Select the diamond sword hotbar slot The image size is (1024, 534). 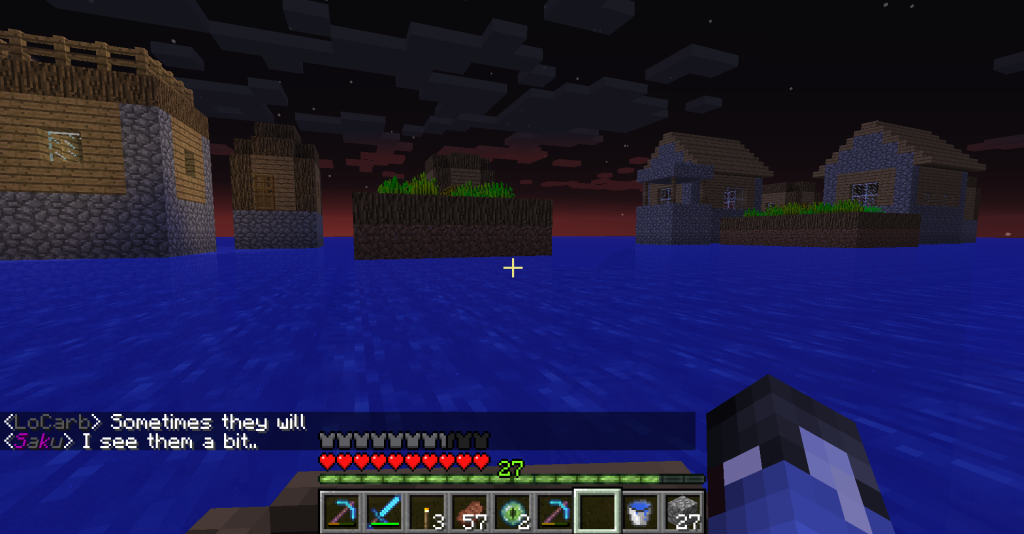384,511
